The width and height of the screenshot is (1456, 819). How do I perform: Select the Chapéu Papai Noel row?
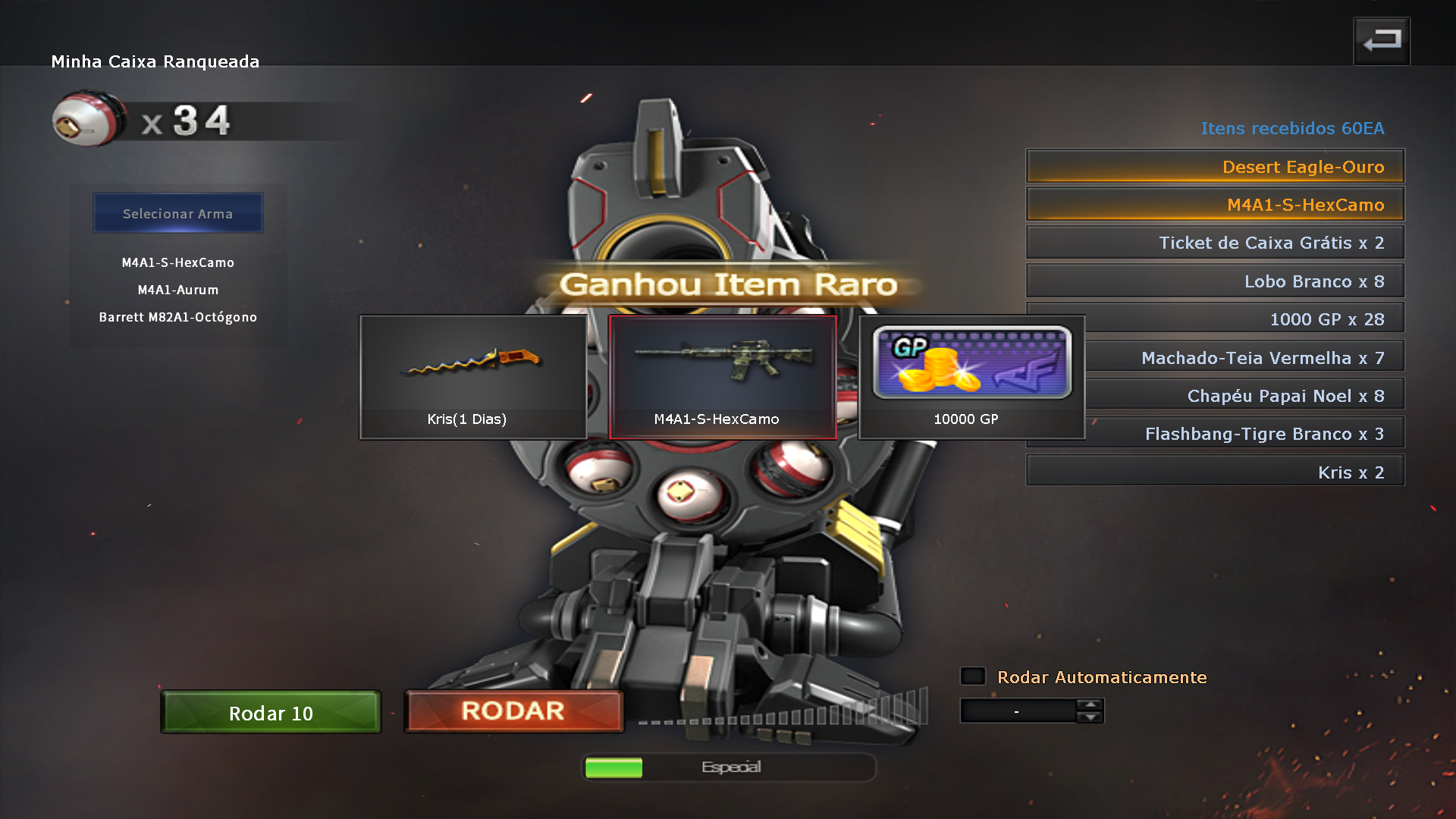1244,396
